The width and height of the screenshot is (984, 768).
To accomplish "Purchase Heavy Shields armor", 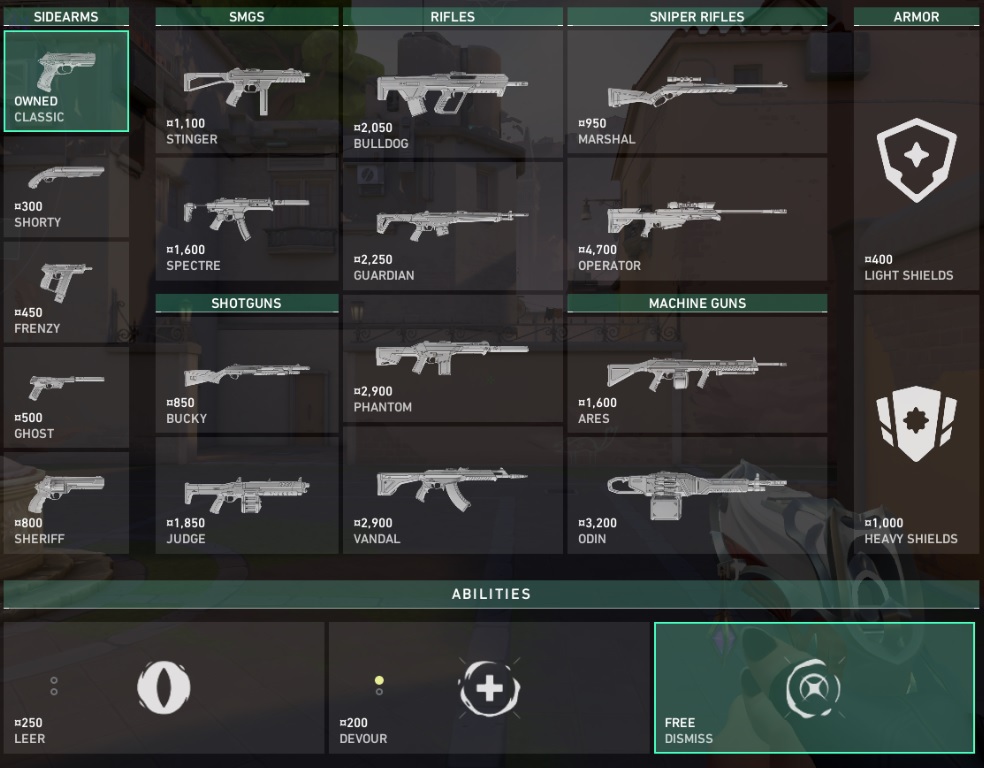I will pos(916,424).
